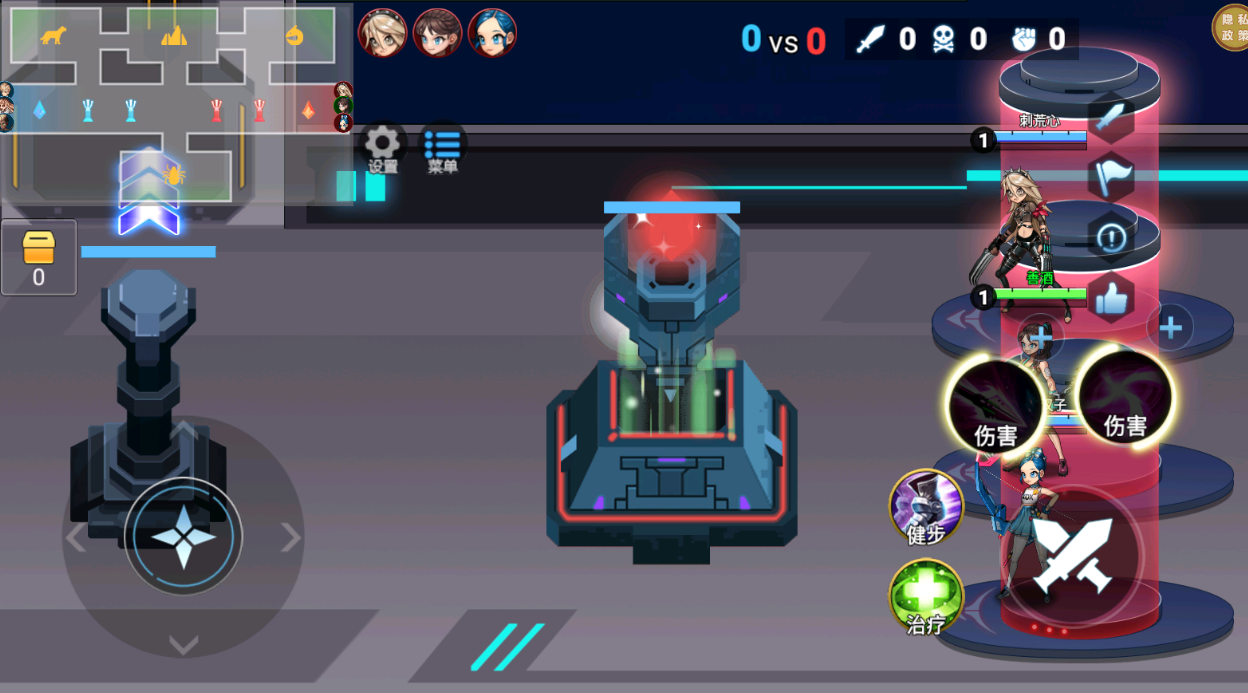
Task: Select the blue-haired hero portrait
Action: 492,33
